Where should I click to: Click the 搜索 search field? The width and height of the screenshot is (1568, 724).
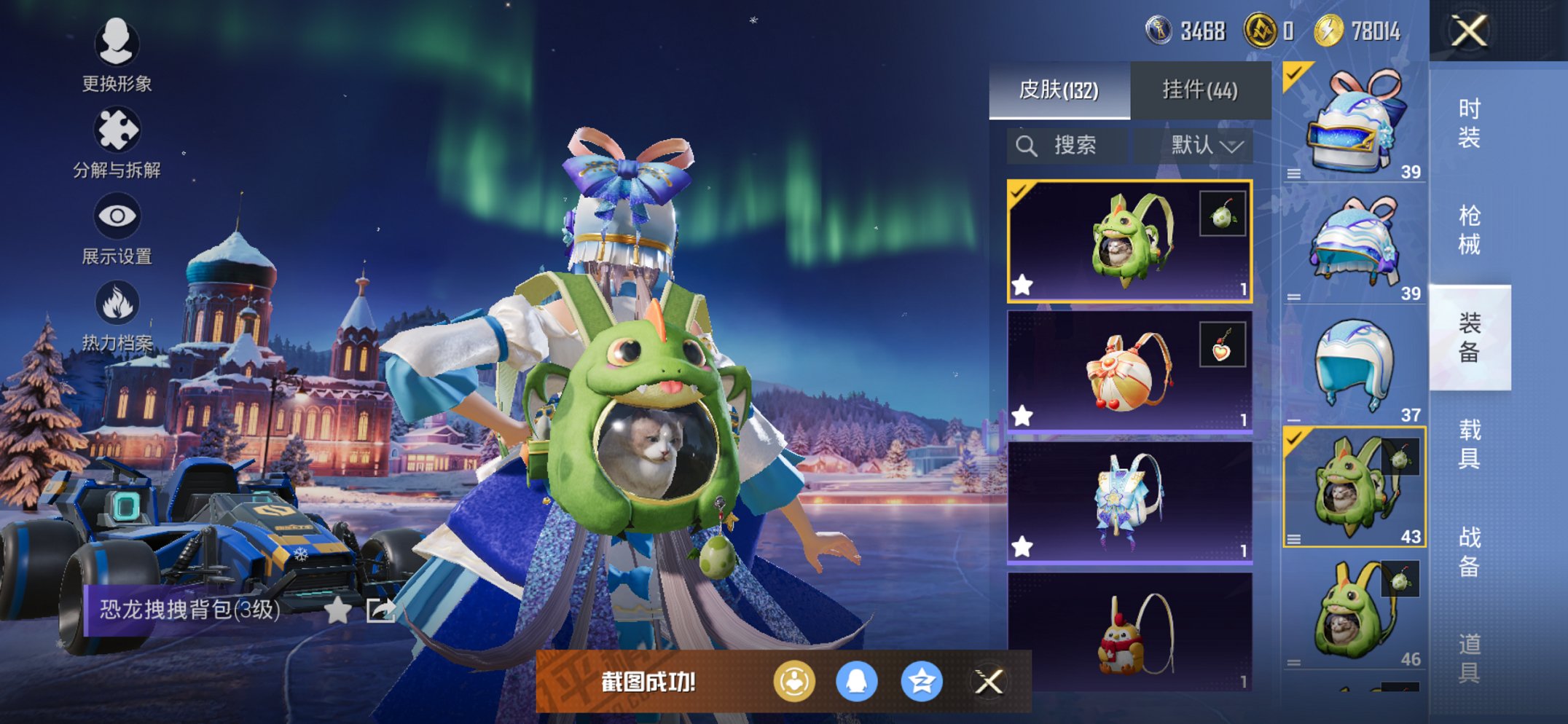click(x=1068, y=146)
